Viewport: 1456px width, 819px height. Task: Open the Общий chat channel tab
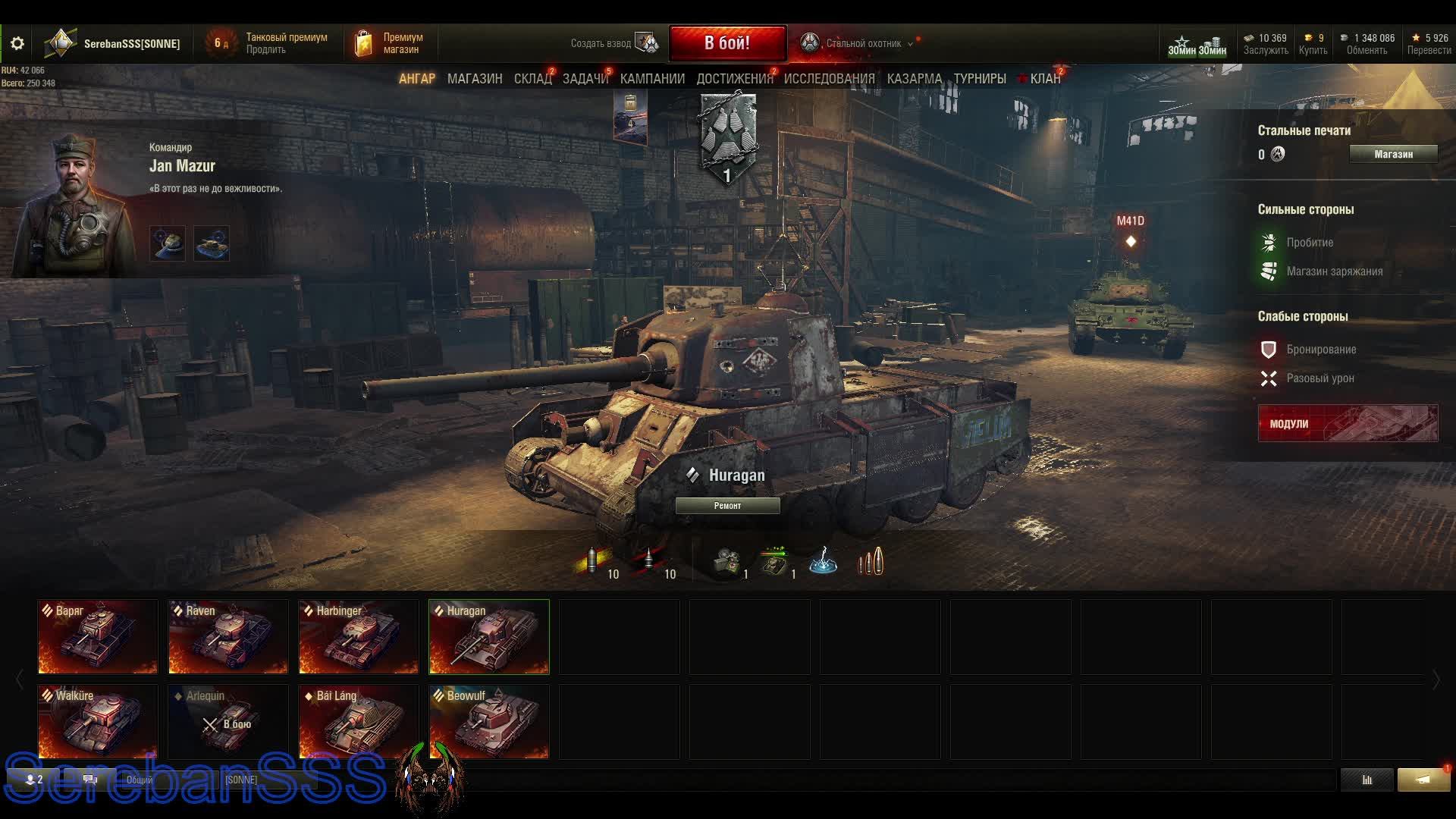coord(140,780)
